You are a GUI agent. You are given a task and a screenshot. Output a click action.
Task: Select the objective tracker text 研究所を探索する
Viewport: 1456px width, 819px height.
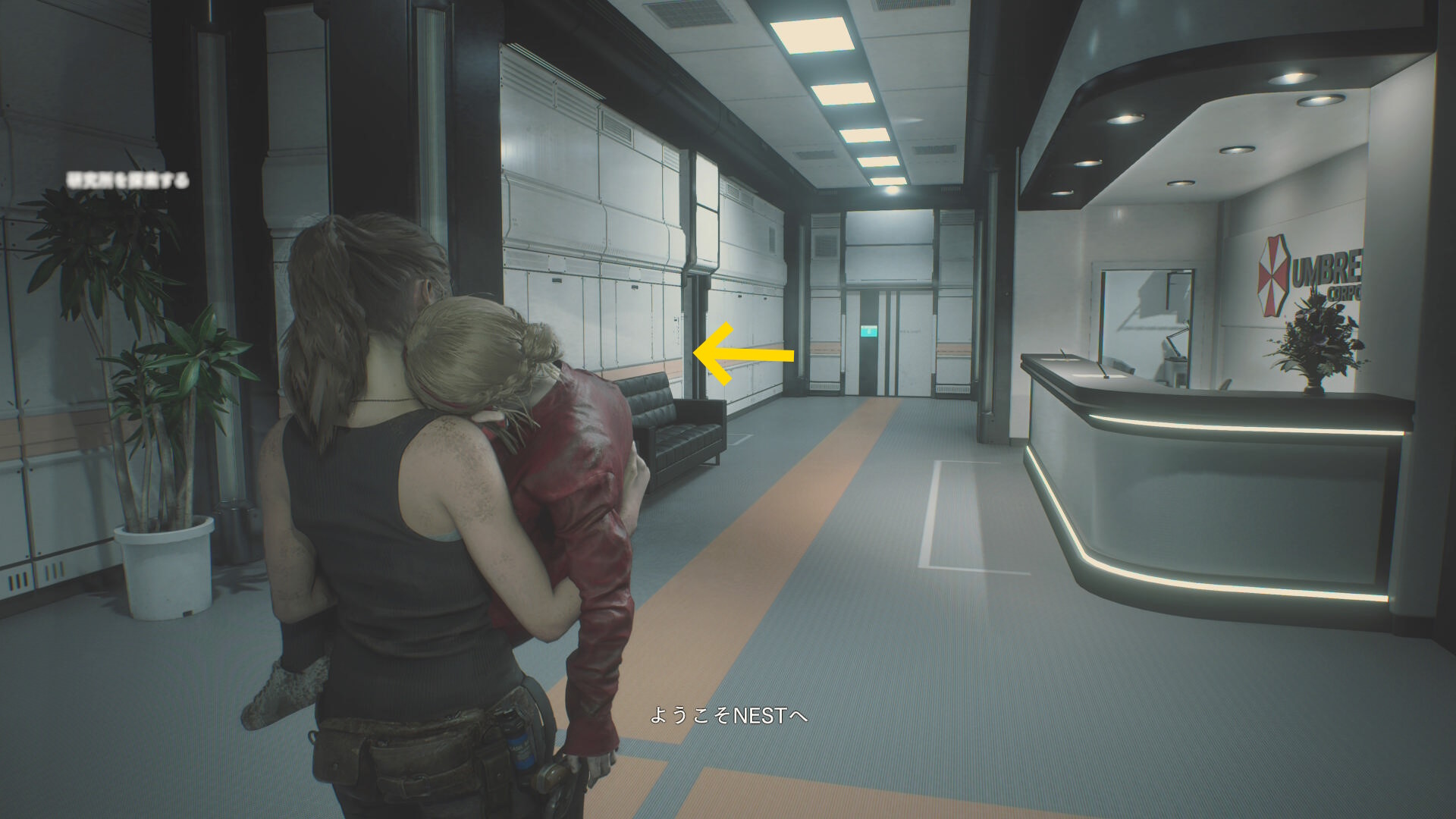(128, 180)
